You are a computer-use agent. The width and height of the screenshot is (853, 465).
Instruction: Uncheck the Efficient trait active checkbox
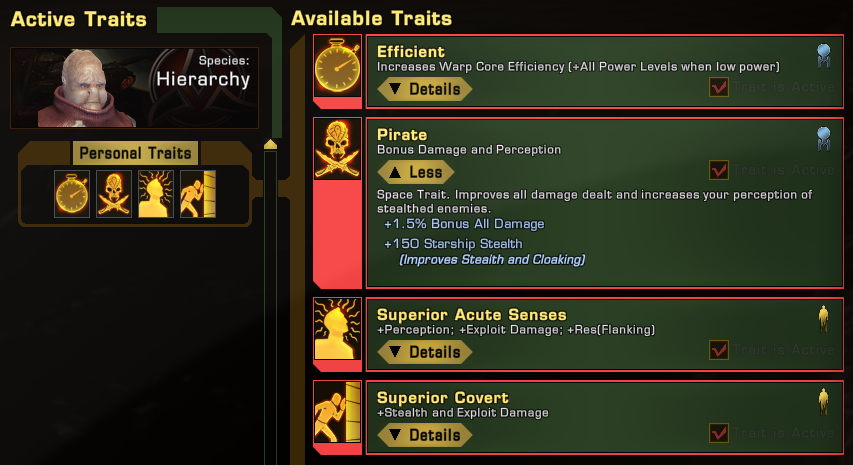[x=718, y=88]
